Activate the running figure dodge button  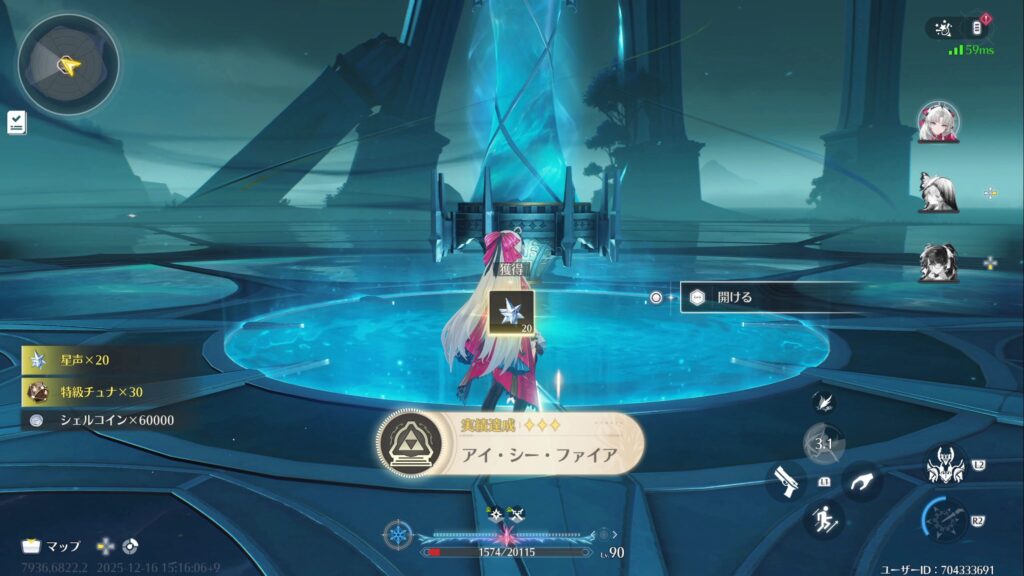pyautogui.click(x=824, y=519)
